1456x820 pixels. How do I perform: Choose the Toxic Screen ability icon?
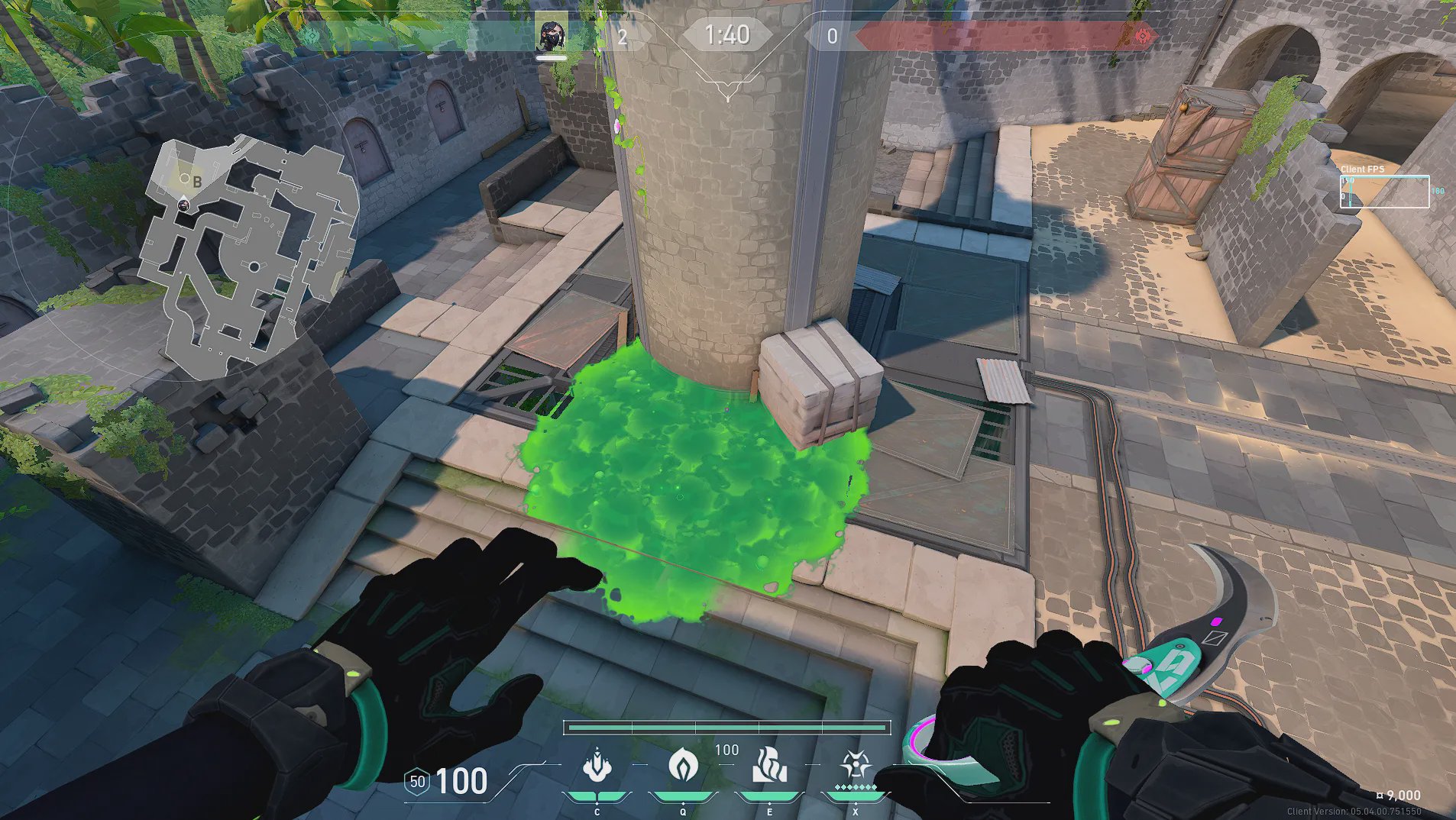[x=769, y=766]
